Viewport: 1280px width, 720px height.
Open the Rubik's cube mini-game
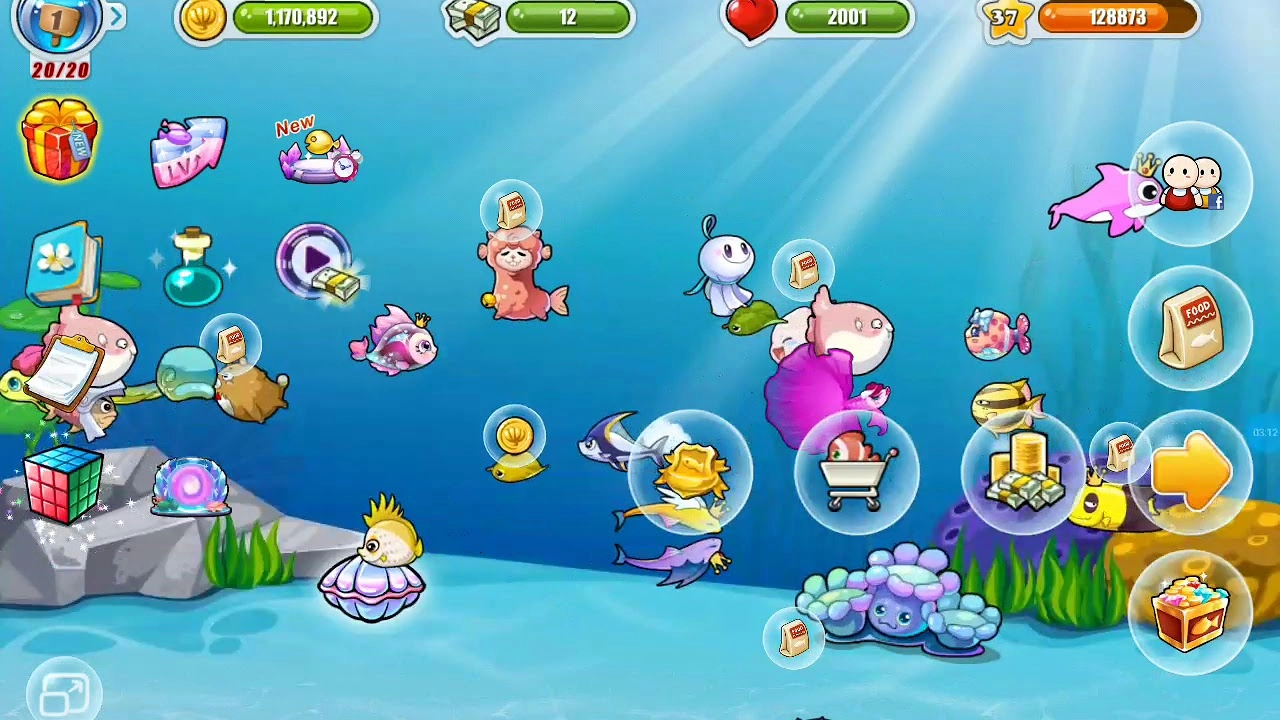pos(62,486)
